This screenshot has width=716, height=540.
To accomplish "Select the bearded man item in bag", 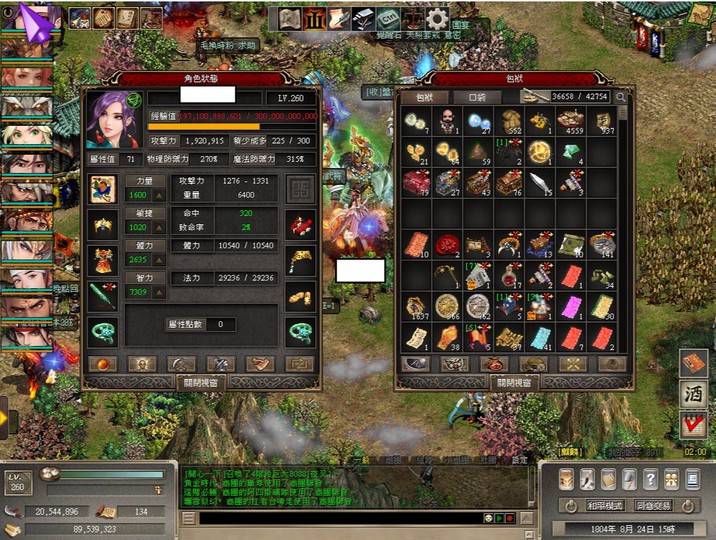I will [x=449, y=121].
